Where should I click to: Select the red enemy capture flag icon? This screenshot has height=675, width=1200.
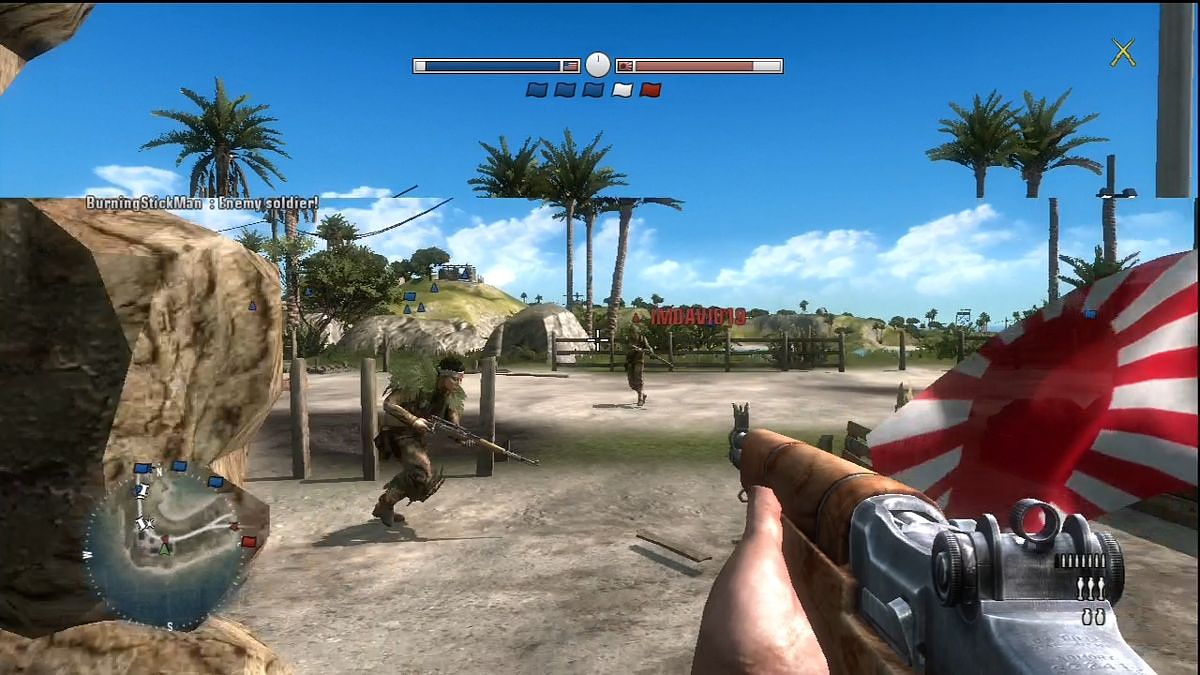651,90
